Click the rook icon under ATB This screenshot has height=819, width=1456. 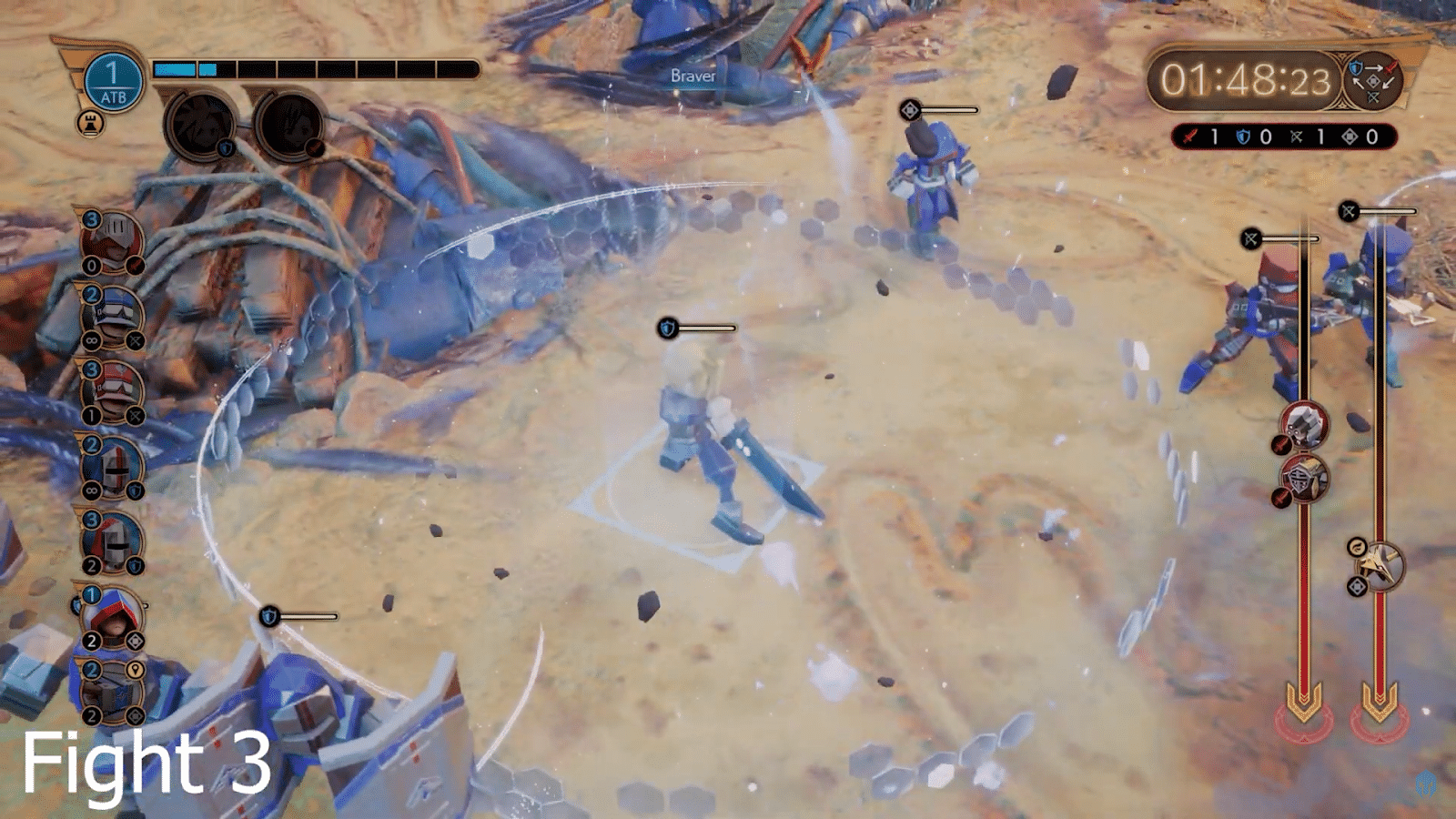[x=90, y=123]
